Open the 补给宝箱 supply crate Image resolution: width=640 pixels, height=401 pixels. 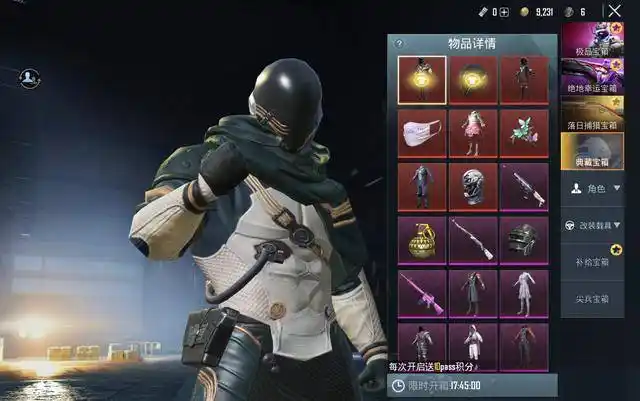tap(599, 262)
